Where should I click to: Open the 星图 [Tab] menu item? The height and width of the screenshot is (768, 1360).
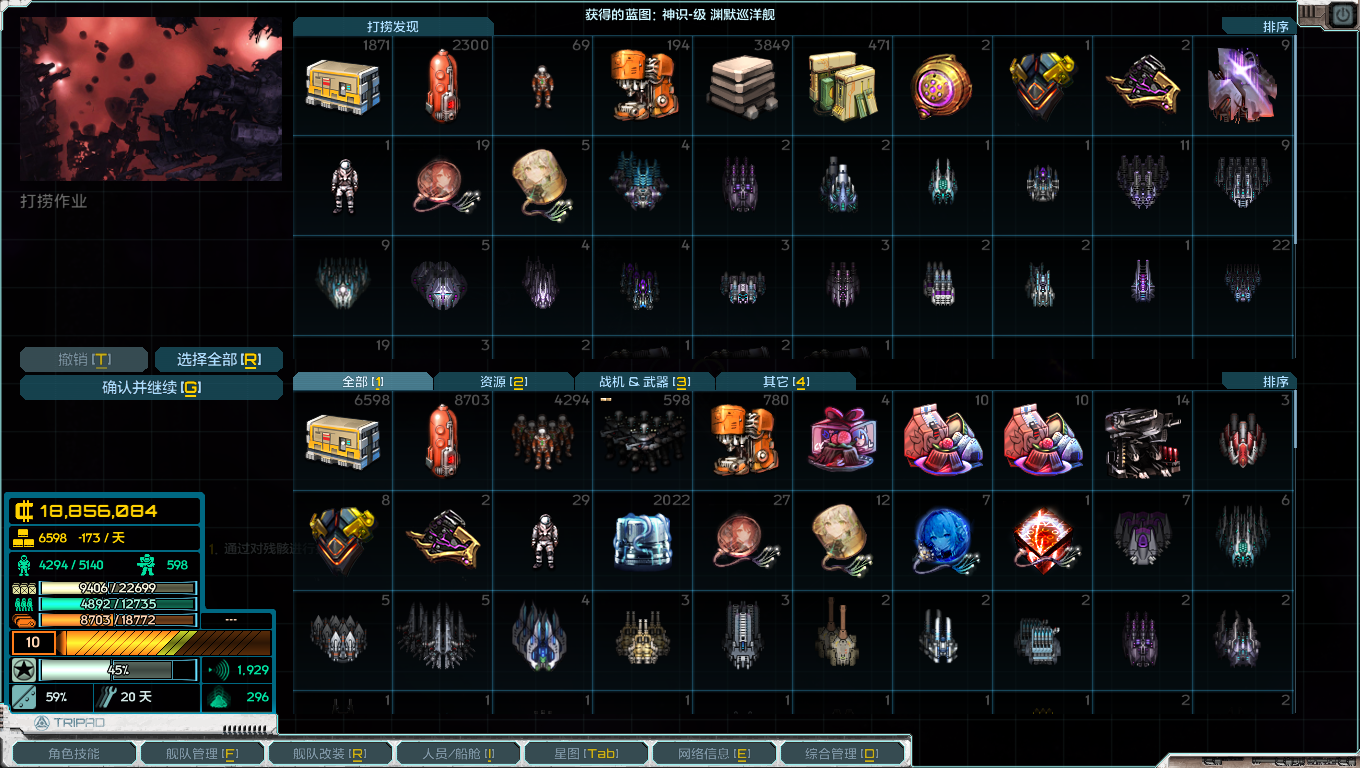click(x=585, y=751)
